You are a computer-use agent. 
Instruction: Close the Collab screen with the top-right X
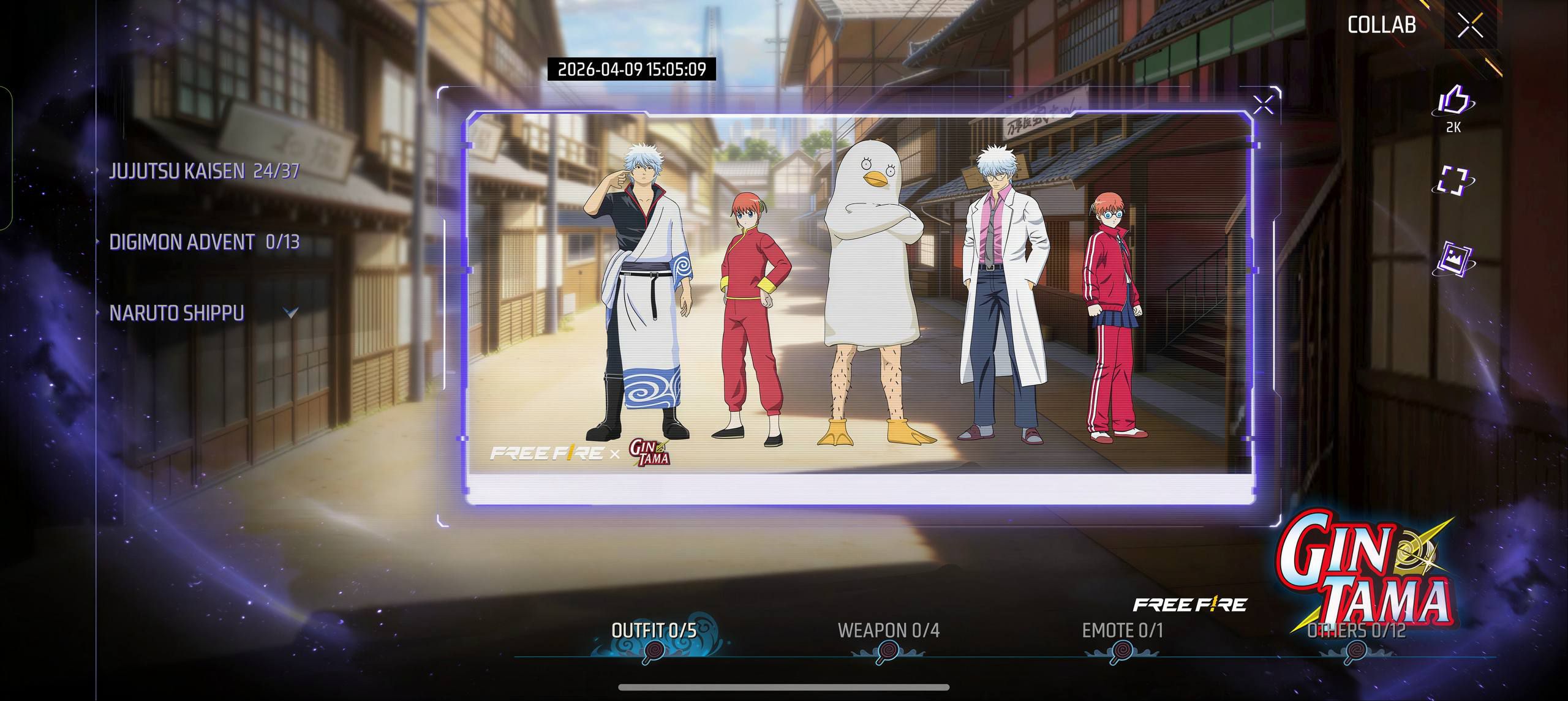pyautogui.click(x=1470, y=26)
